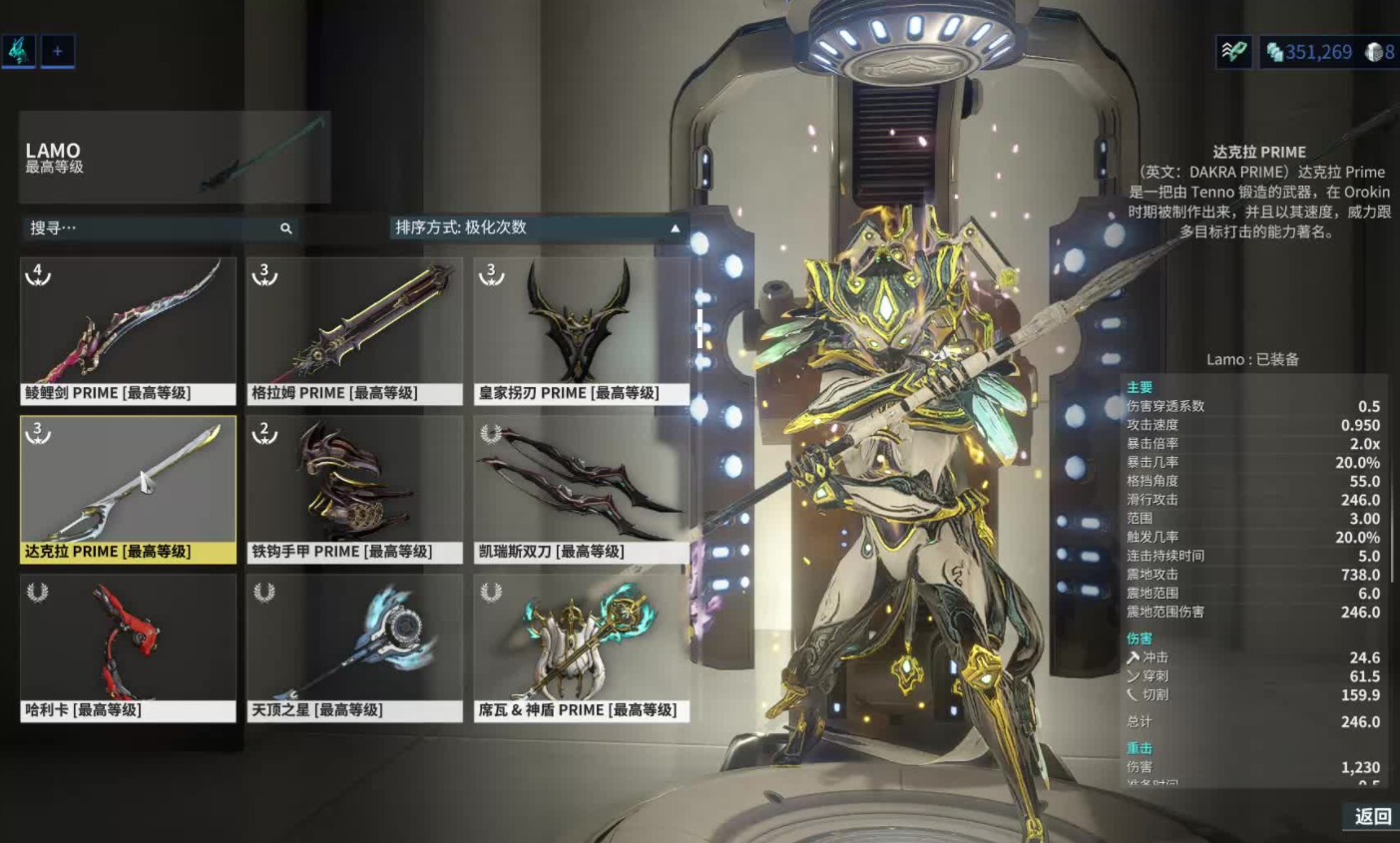The height and width of the screenshot is (843, 1400).
Task: Pick the 皇家拐刃 PRIME weapon
Action: (581, 330)
